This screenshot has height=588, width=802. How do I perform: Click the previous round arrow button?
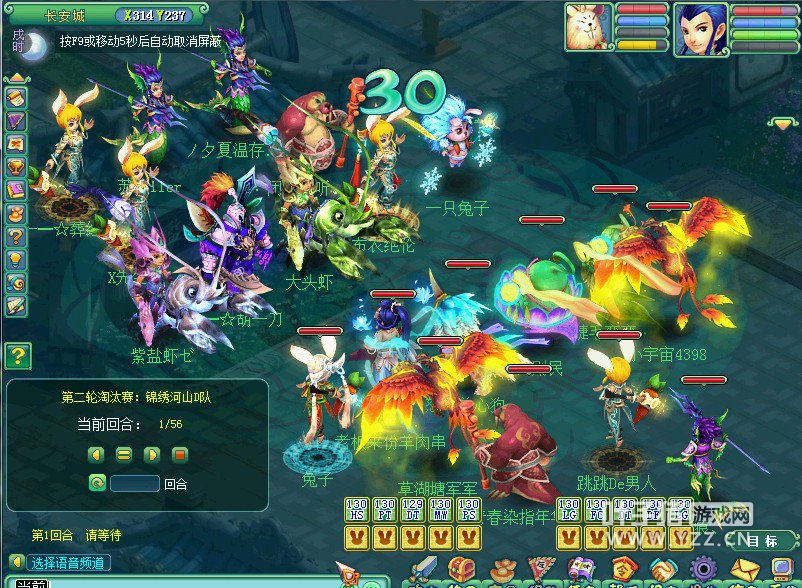96,454
